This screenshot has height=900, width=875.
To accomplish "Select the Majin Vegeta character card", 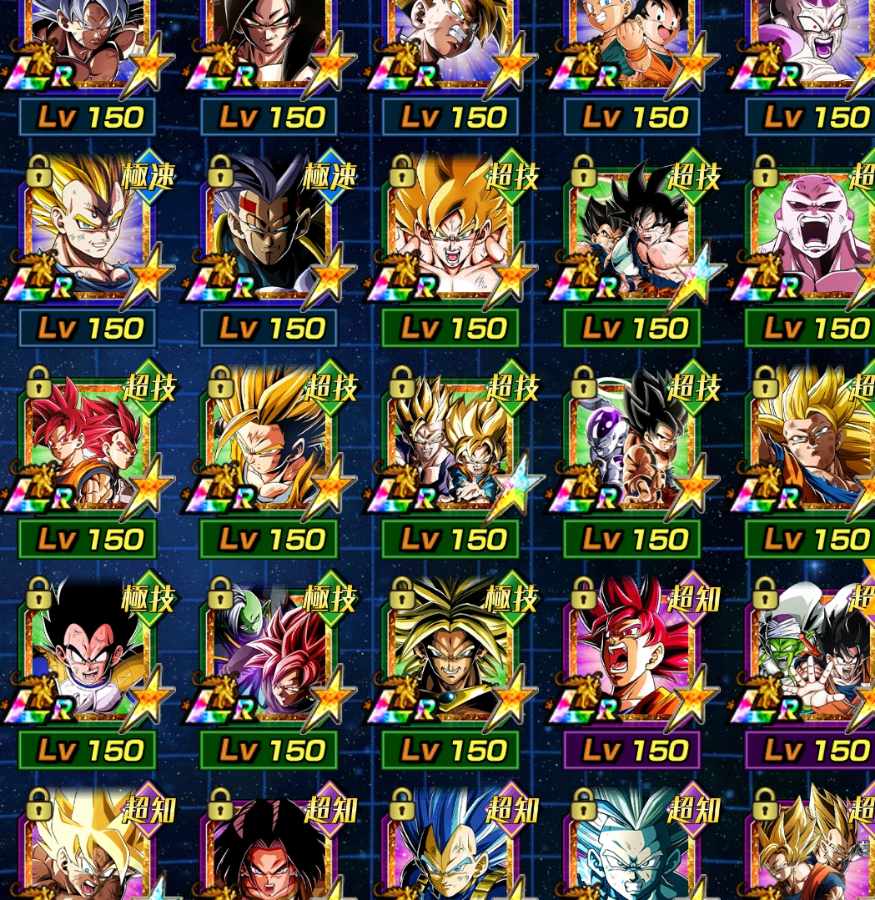I will click(x=86, y=232).
